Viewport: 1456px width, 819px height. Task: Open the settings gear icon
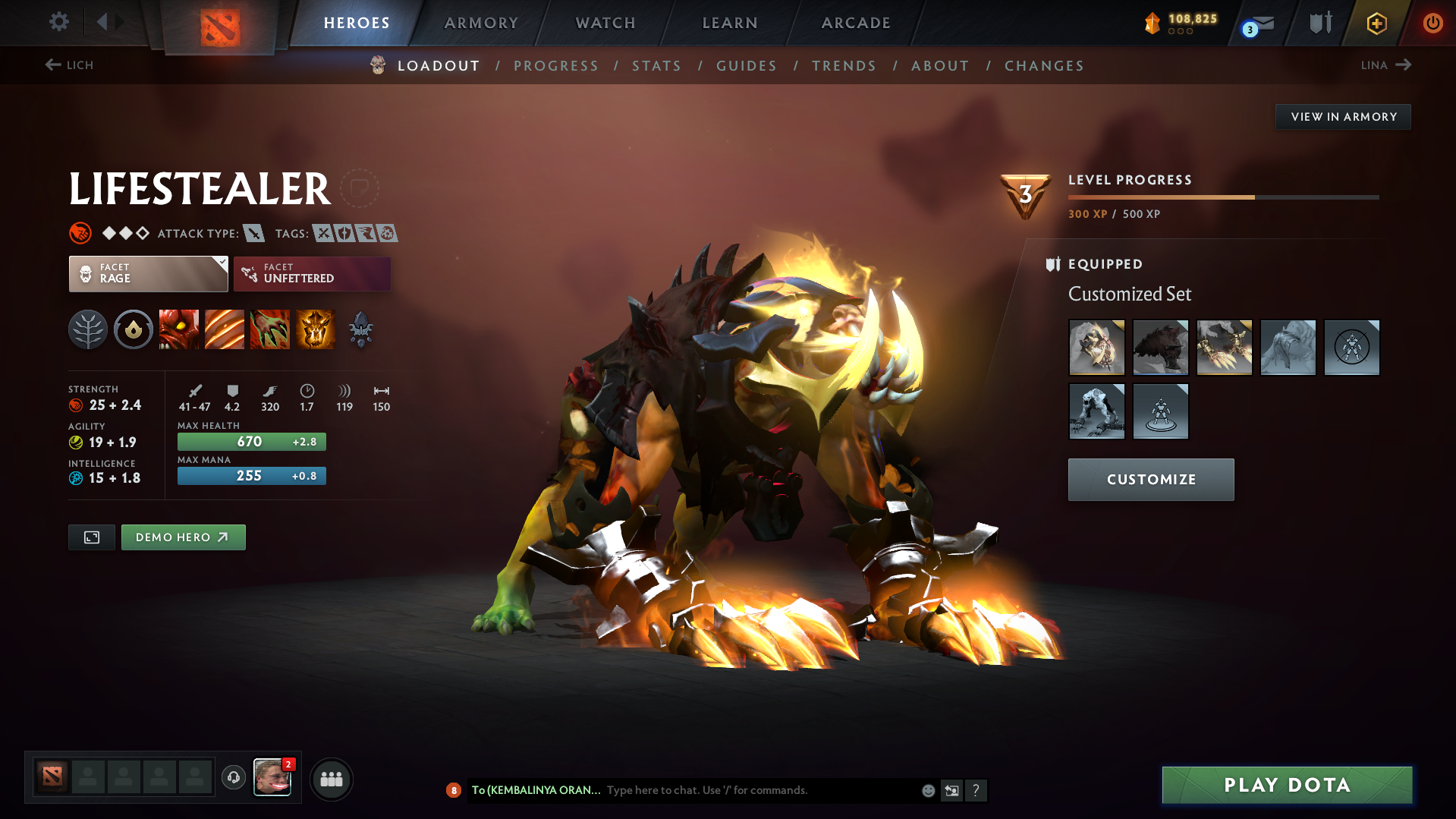pos(59,22)
